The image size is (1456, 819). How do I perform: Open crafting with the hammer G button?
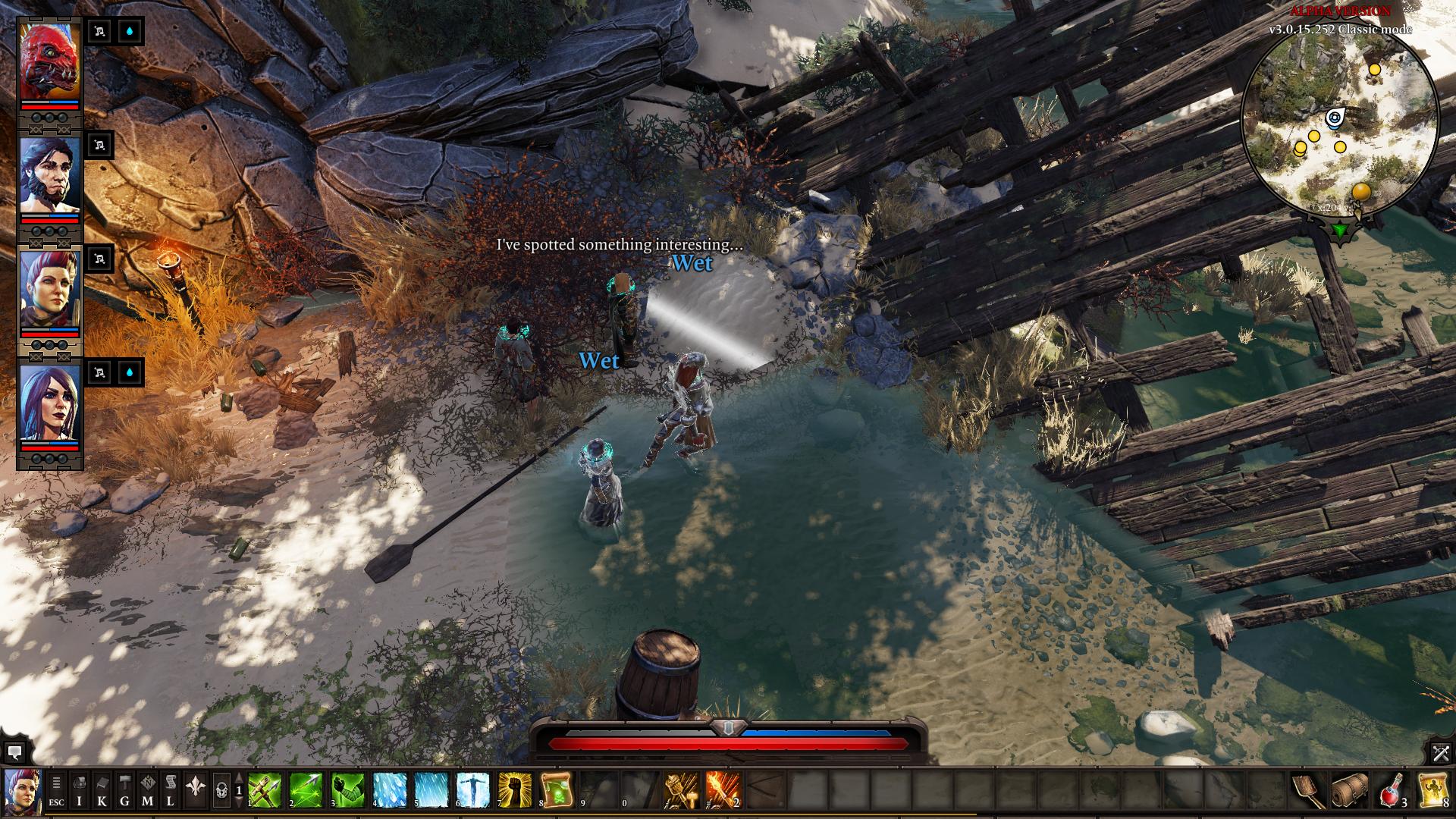125,791
